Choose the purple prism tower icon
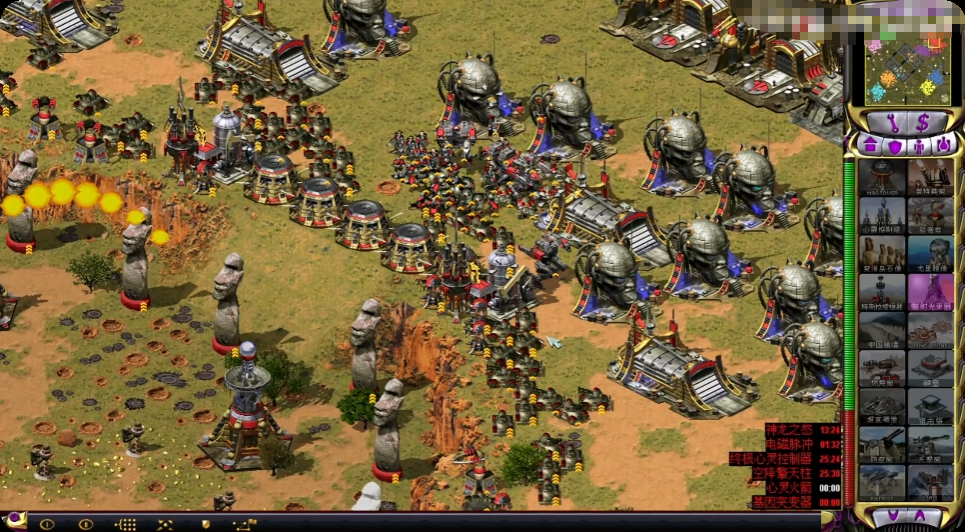The width and height of the screenshot is (965, 532). (x=930, y=291)
